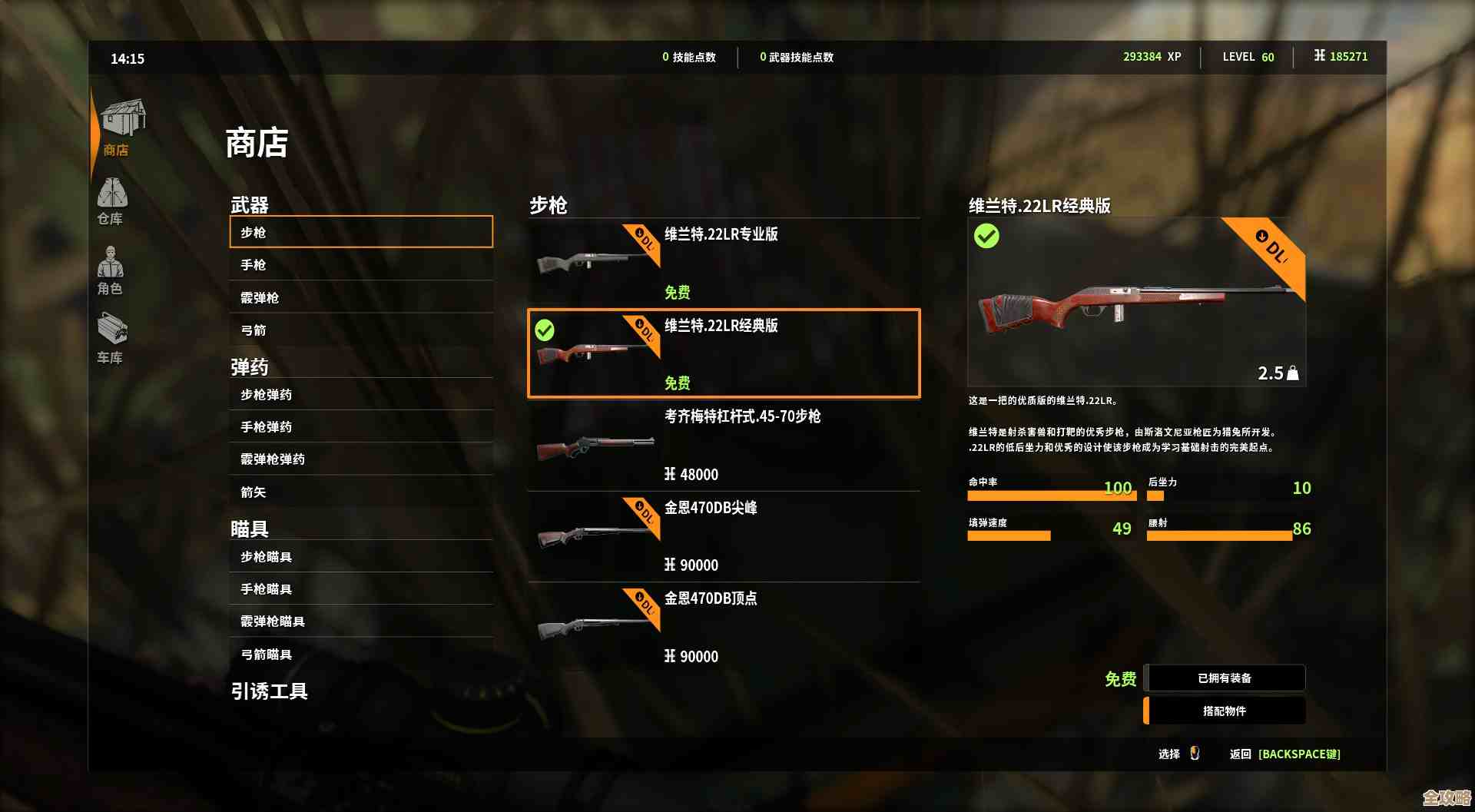Open the 角色 character tab
The width and height of the screenshot is (1475, 812).
111,270
